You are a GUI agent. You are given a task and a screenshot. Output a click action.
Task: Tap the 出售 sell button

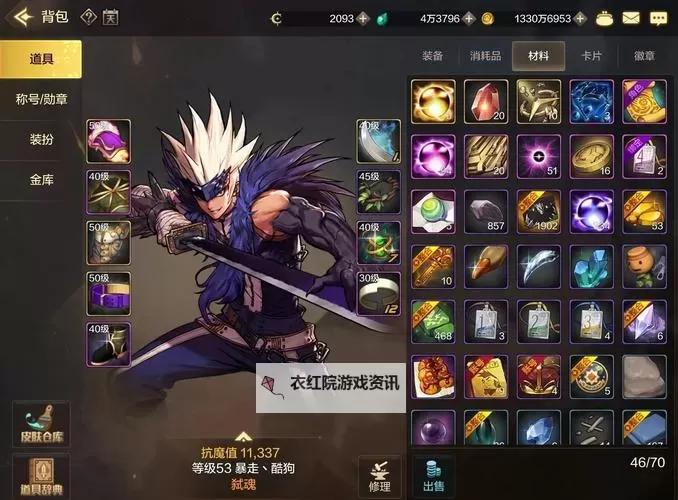433,476
